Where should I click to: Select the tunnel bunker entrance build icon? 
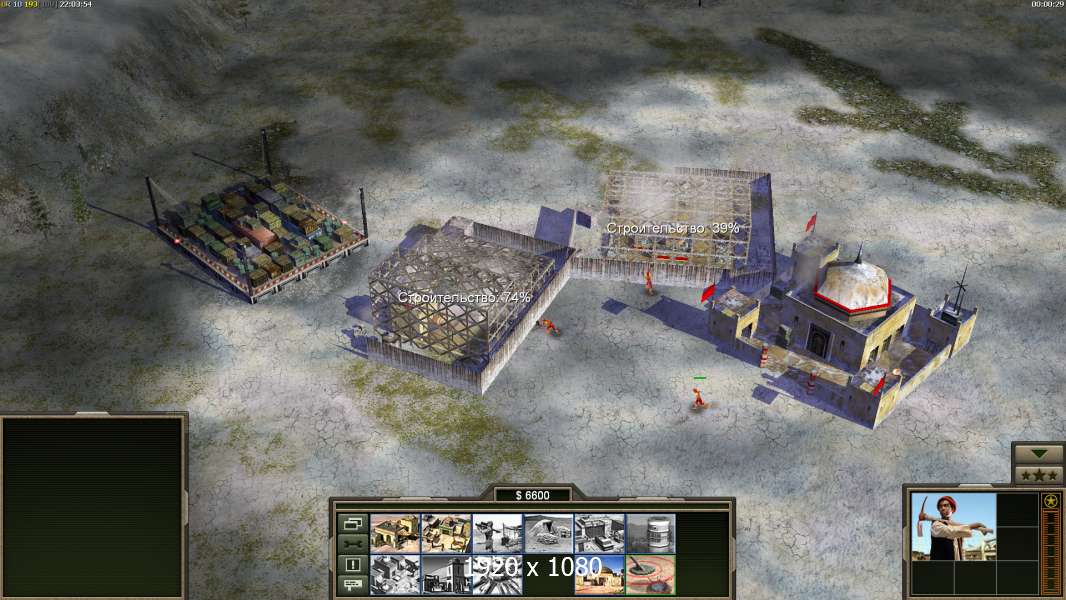548,533
